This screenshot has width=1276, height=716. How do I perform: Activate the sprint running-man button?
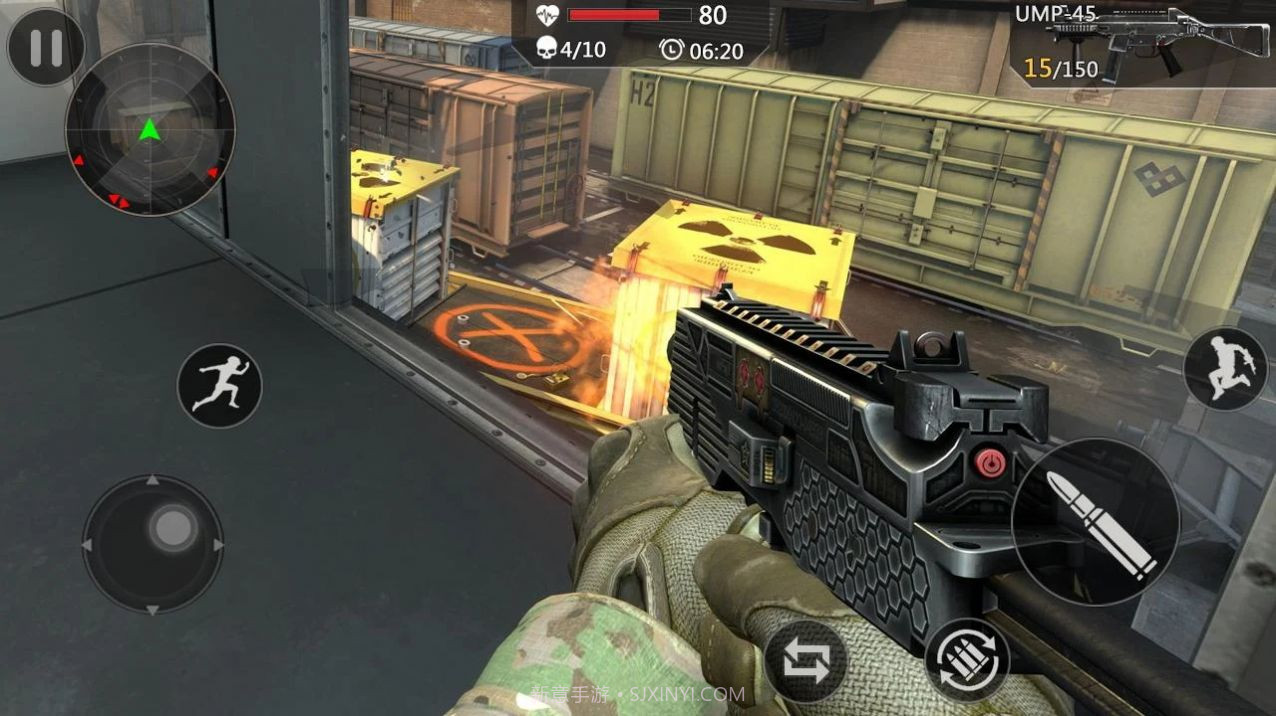[x=219, y=386]
